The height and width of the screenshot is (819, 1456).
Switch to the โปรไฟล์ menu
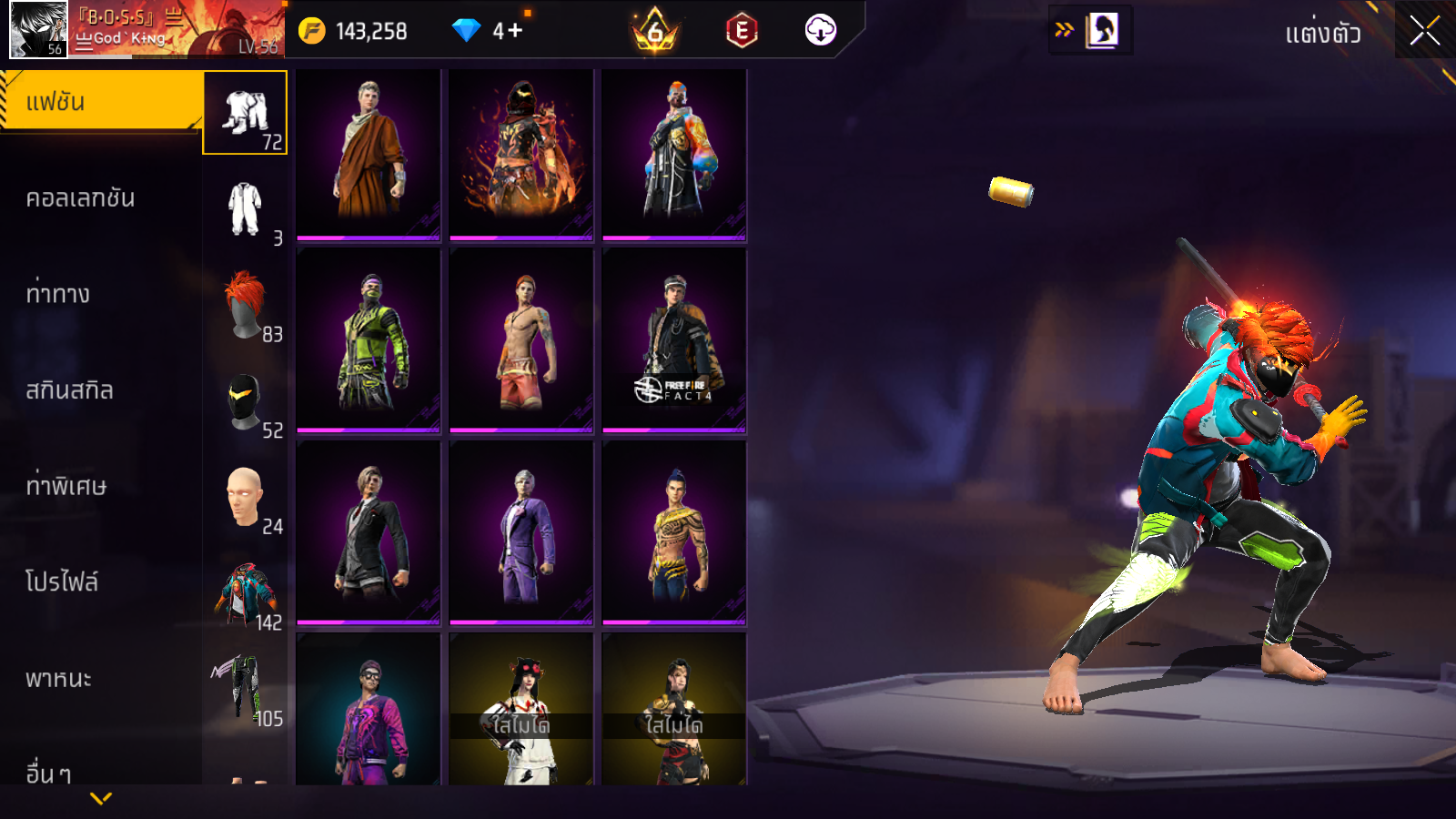62,582
